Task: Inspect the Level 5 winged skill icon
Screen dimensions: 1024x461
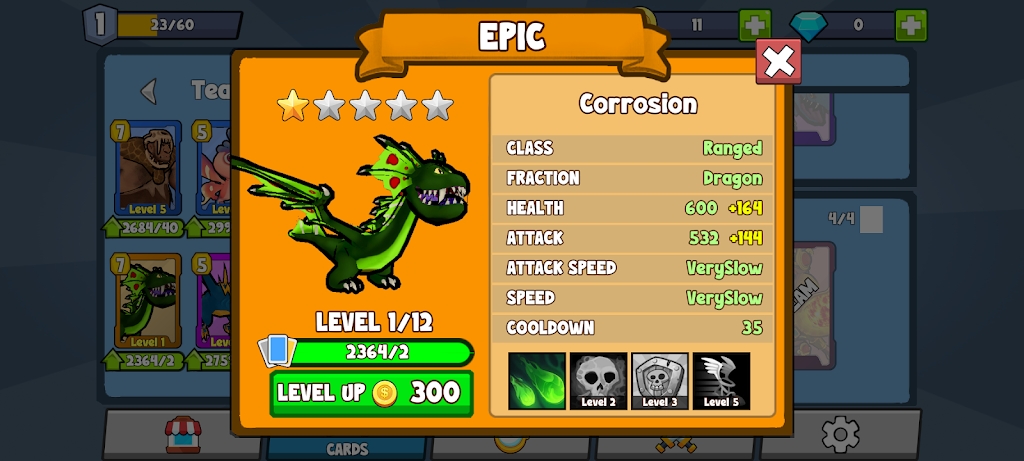Action: click(x=720, y=381)
